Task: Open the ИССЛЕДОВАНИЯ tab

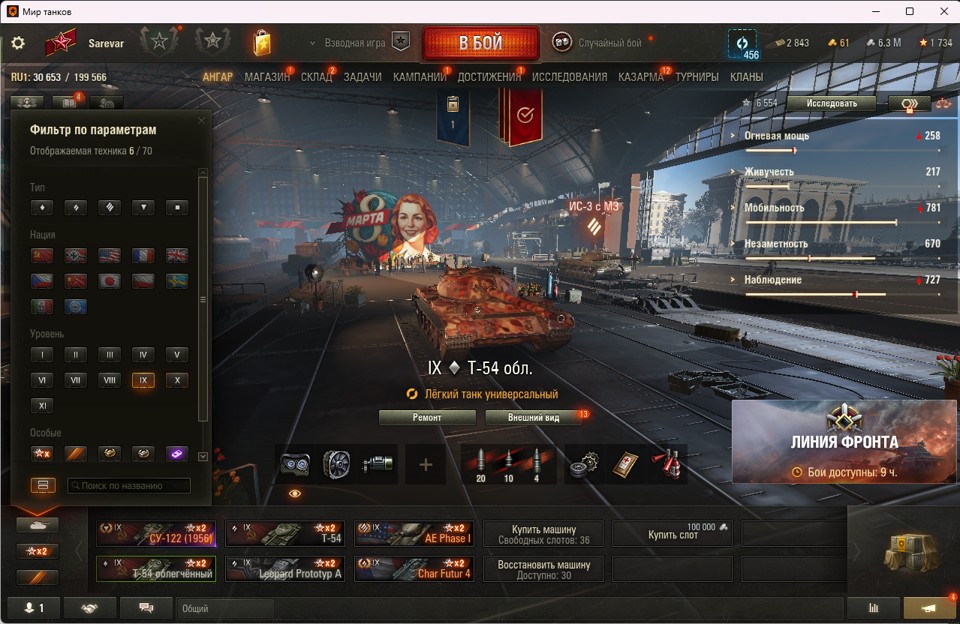Action: [x=569, y=77]
